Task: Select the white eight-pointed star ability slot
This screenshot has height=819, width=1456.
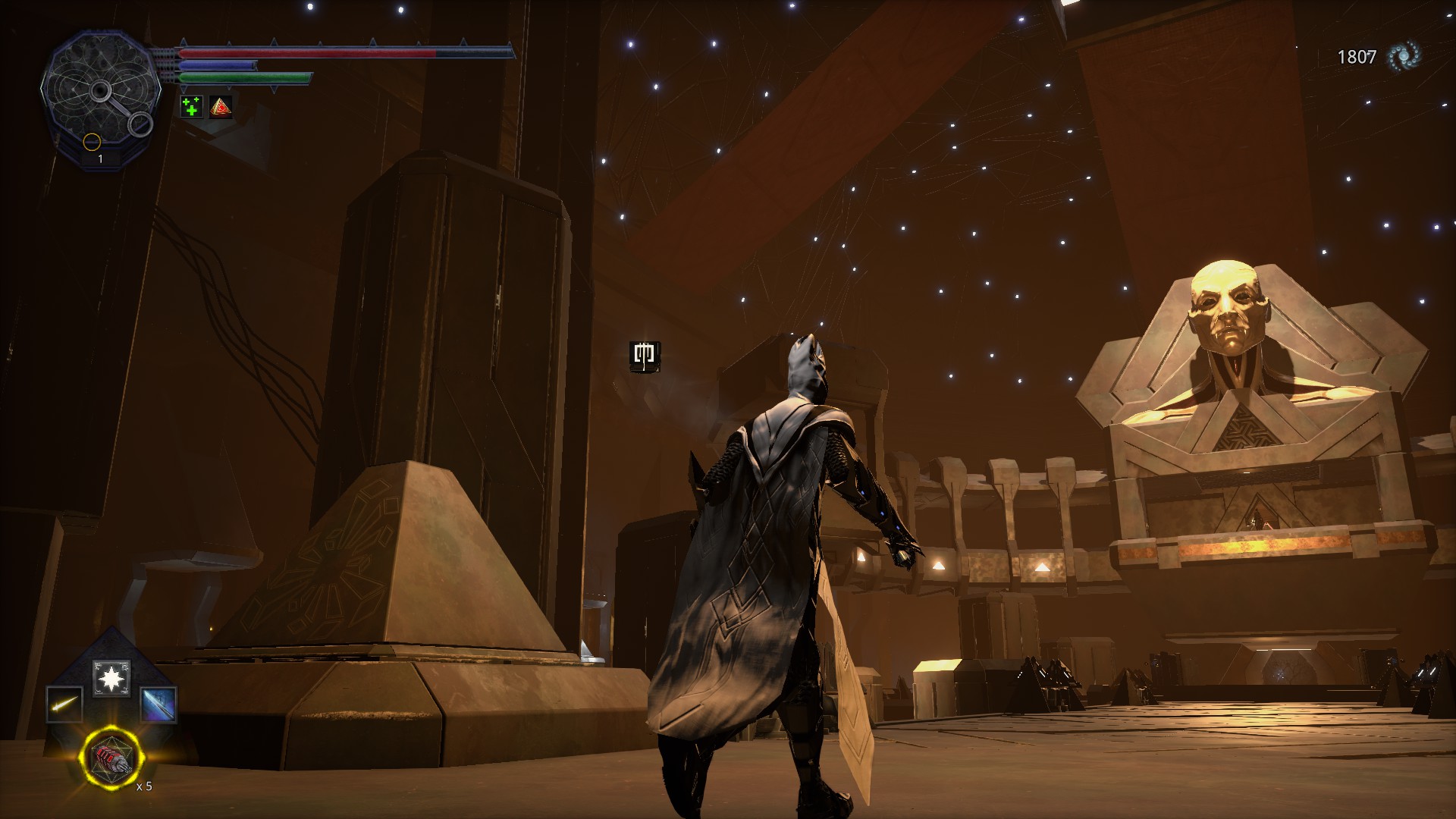Action: [111, 678]
